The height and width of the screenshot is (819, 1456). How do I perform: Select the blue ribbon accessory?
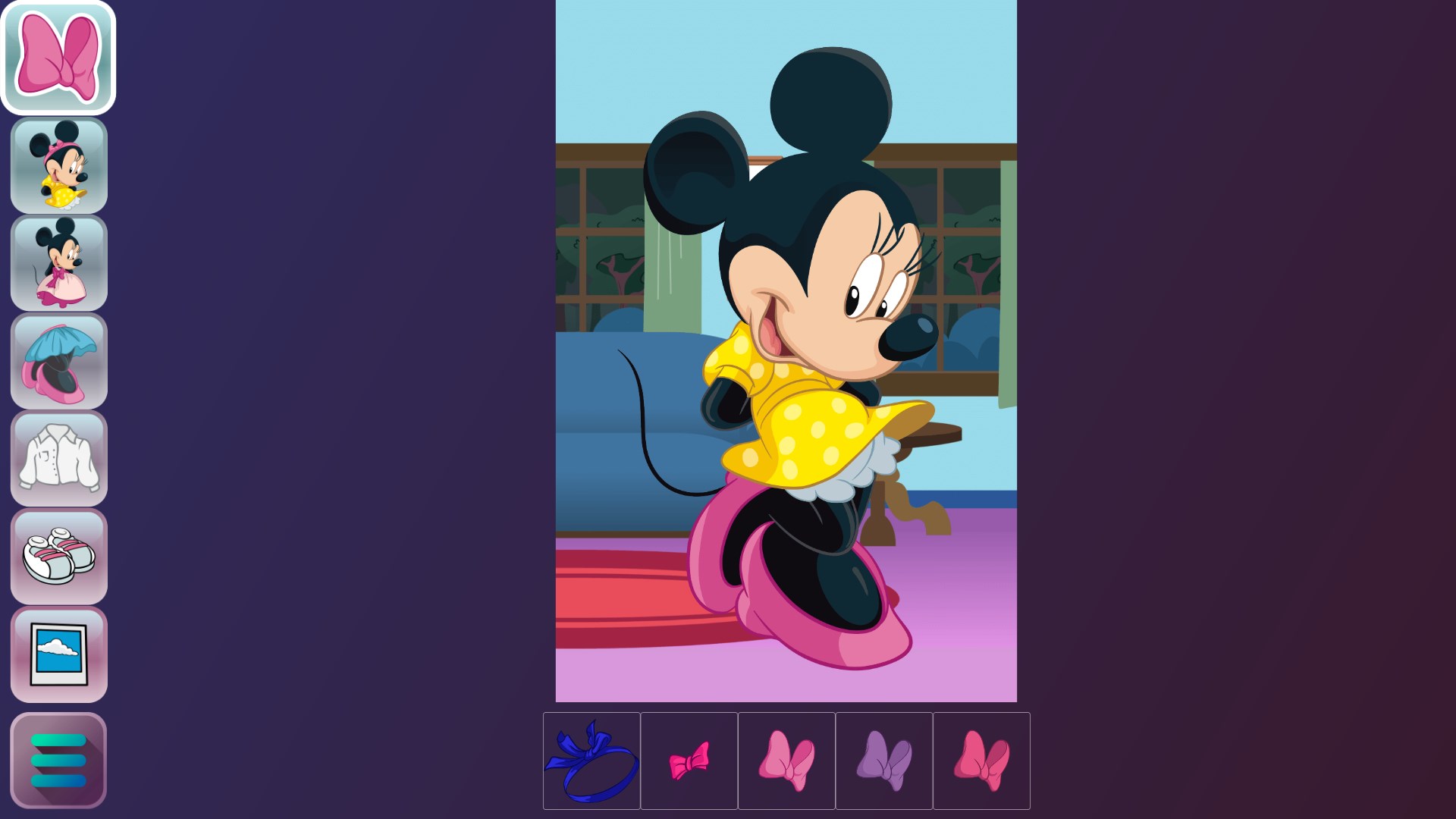tap(591, 761)
